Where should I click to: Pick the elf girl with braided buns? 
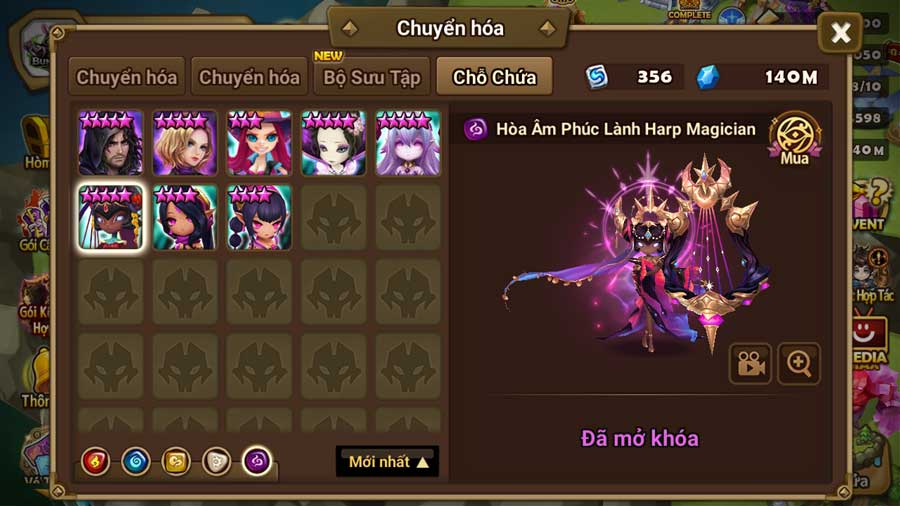(259, 217)
